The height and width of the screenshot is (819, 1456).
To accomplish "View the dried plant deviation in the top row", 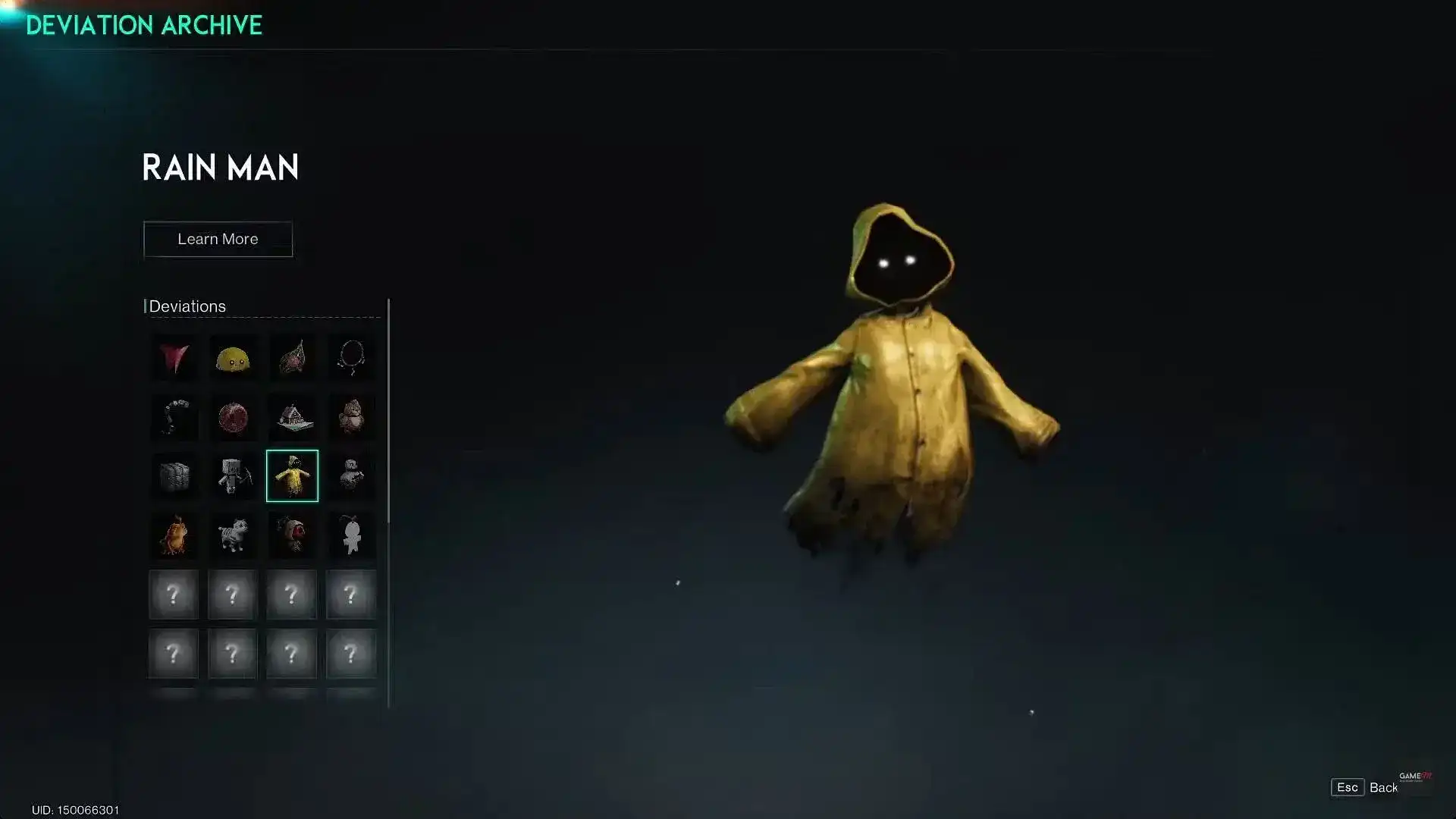I will [292, 356].
